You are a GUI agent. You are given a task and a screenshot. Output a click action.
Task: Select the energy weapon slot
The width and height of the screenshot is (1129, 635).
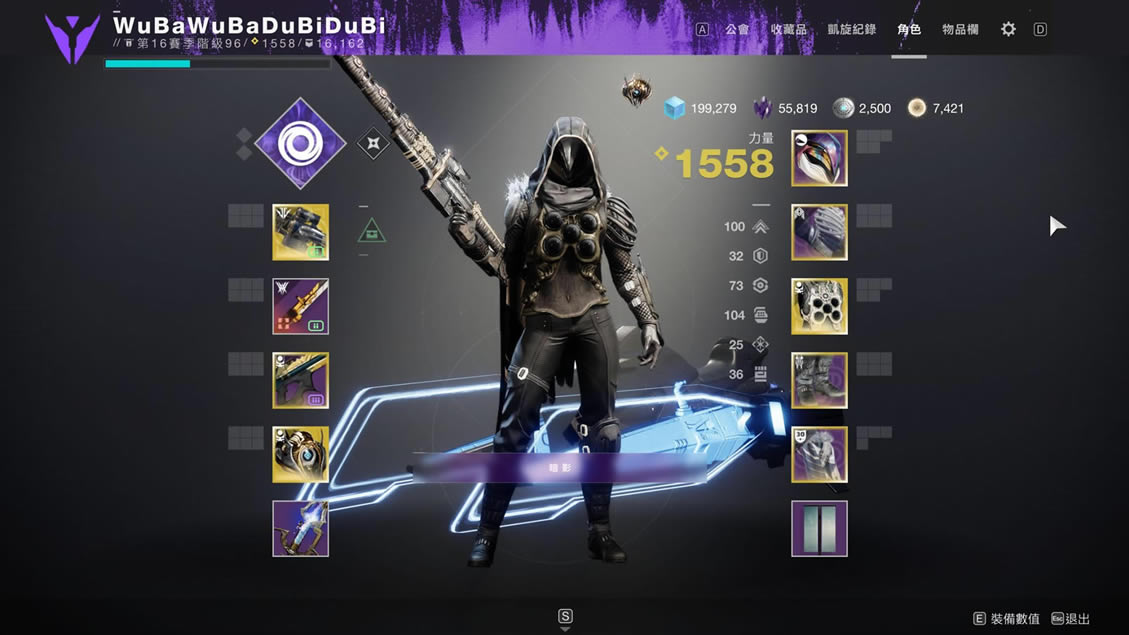(x=300, y=306)
